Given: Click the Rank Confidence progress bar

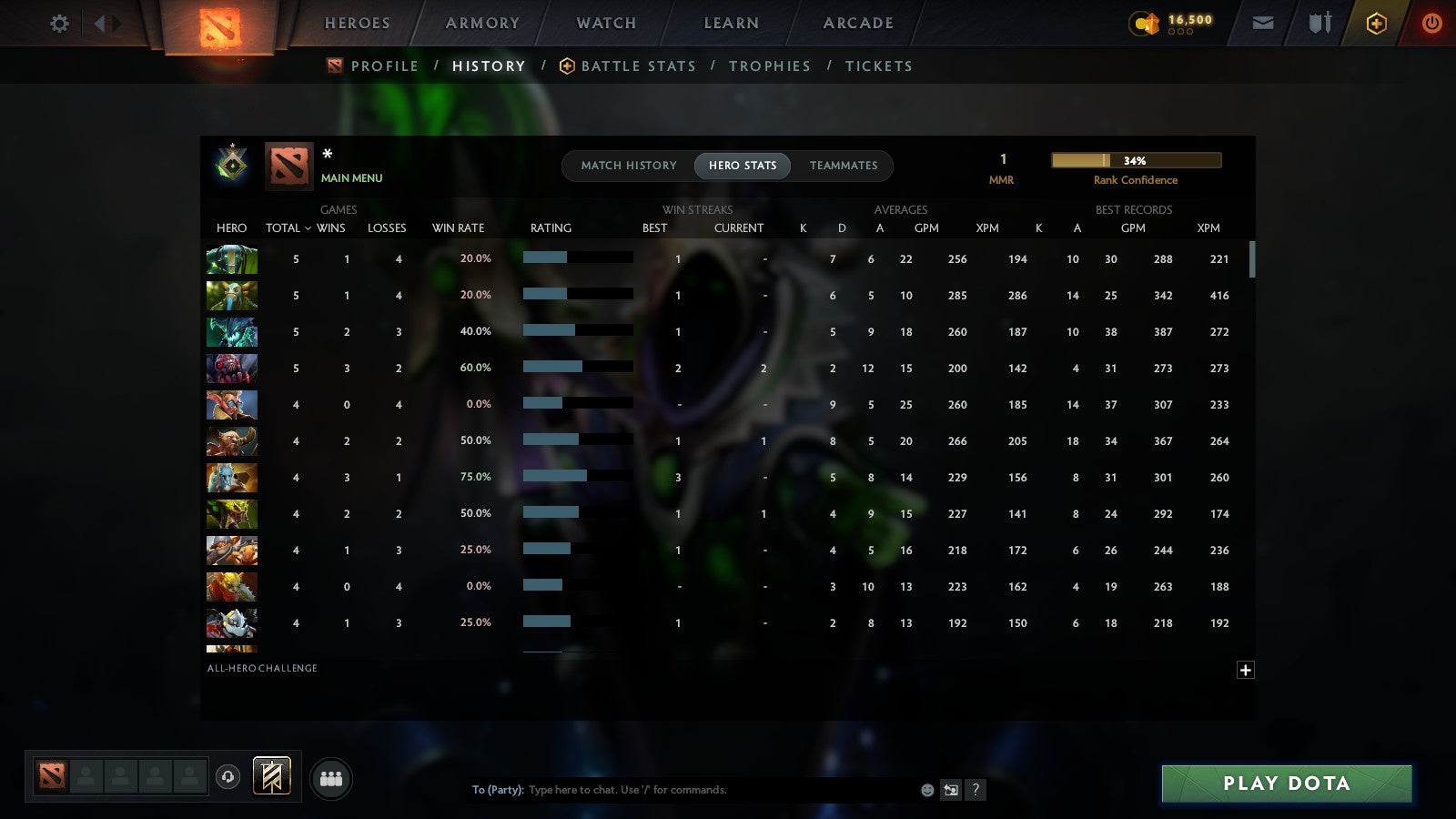Looking at the screenshot, I should pos(1136,159).
